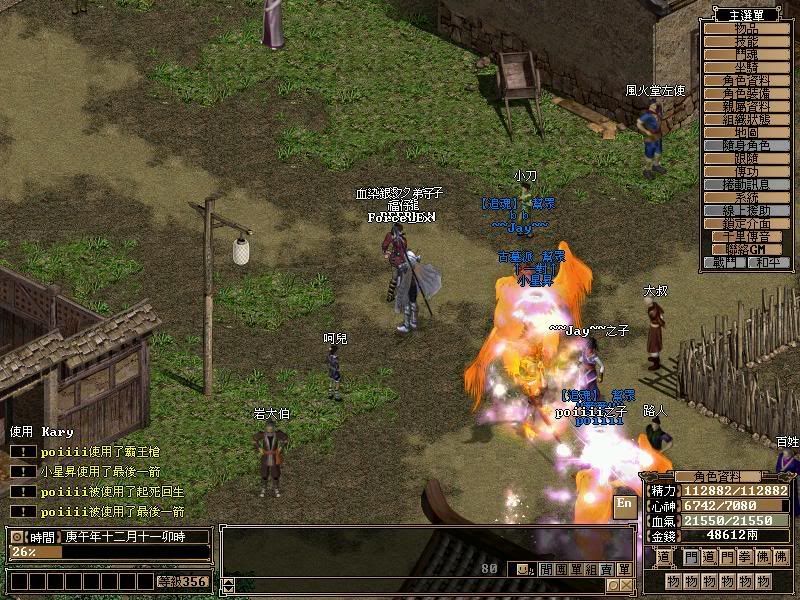The width and height of the screenshot is (800, 600).
Task: Contact a GM via 聯絡GM
Action: (x=746, y=249)
